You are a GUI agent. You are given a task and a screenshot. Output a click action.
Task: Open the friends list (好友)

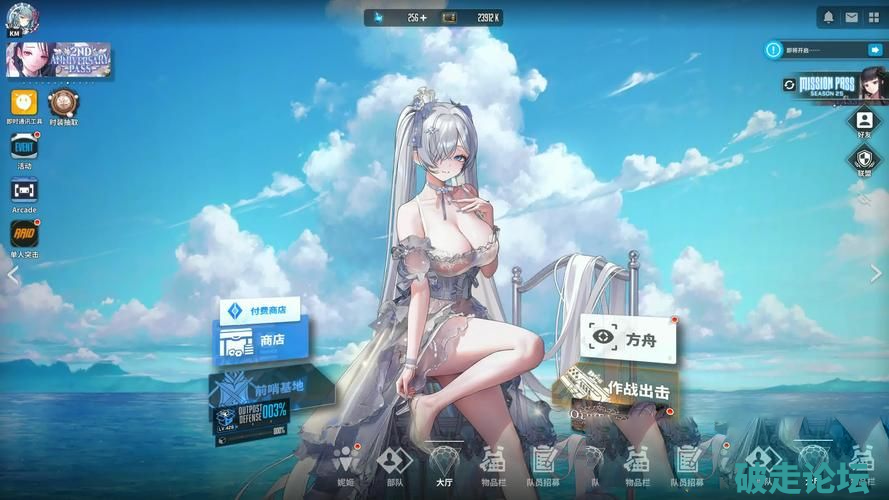864,121
